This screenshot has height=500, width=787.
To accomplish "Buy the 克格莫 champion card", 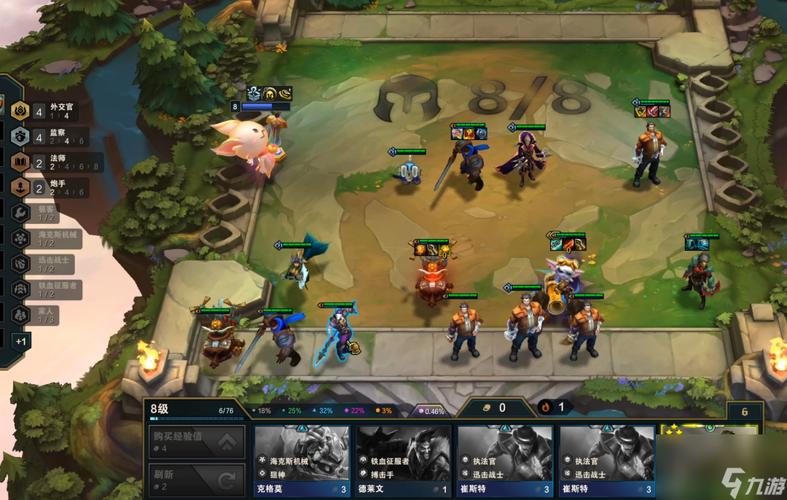I will [301, 461].
